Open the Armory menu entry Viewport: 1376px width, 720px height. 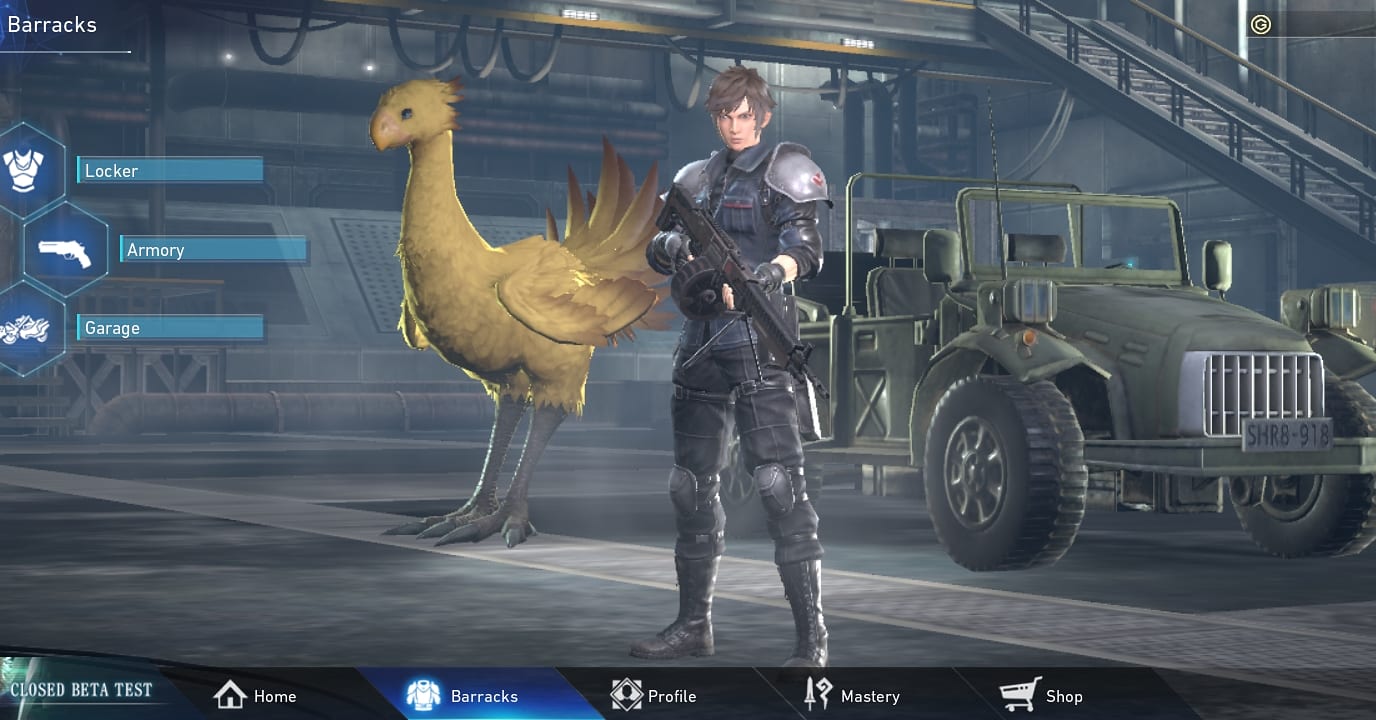pos(213,250)
